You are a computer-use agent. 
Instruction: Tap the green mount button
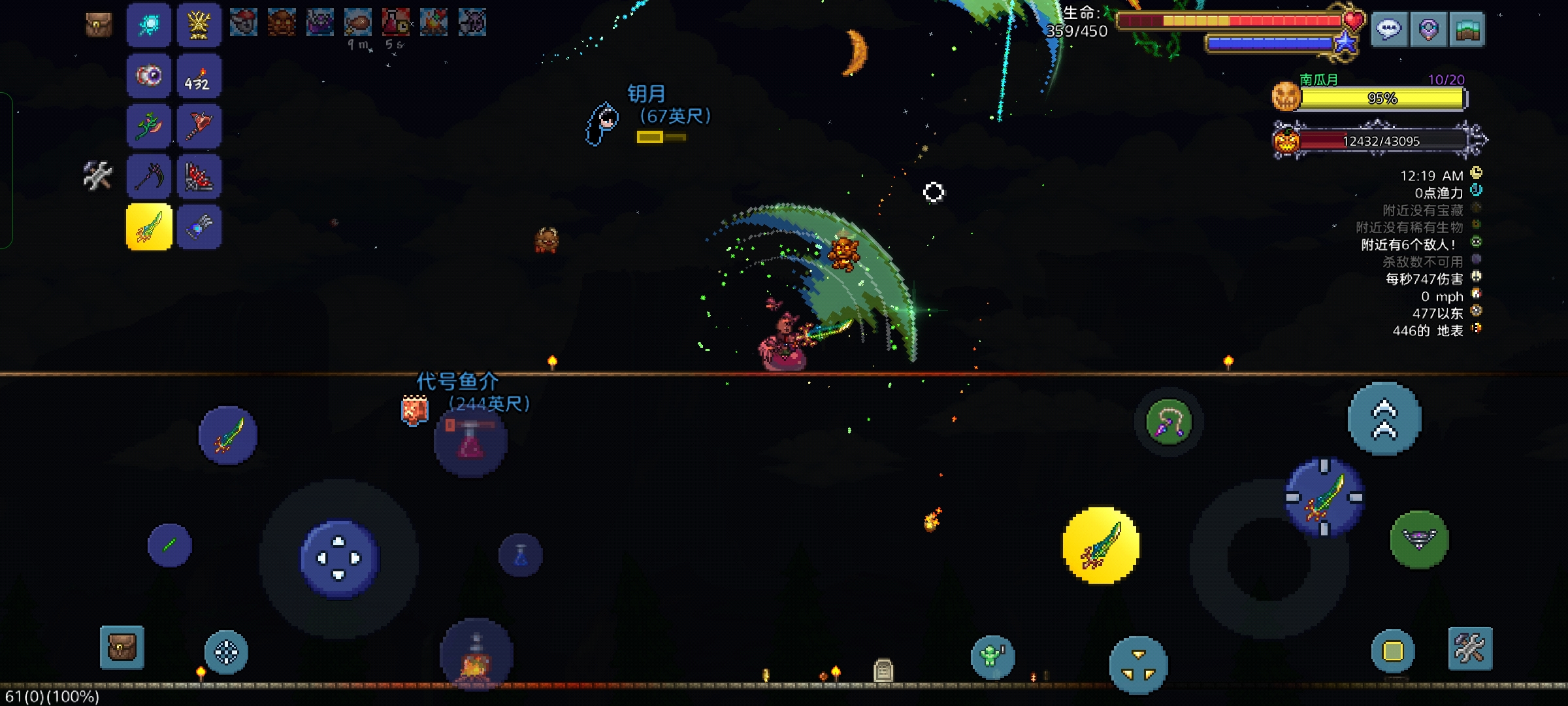(1419, 539)
